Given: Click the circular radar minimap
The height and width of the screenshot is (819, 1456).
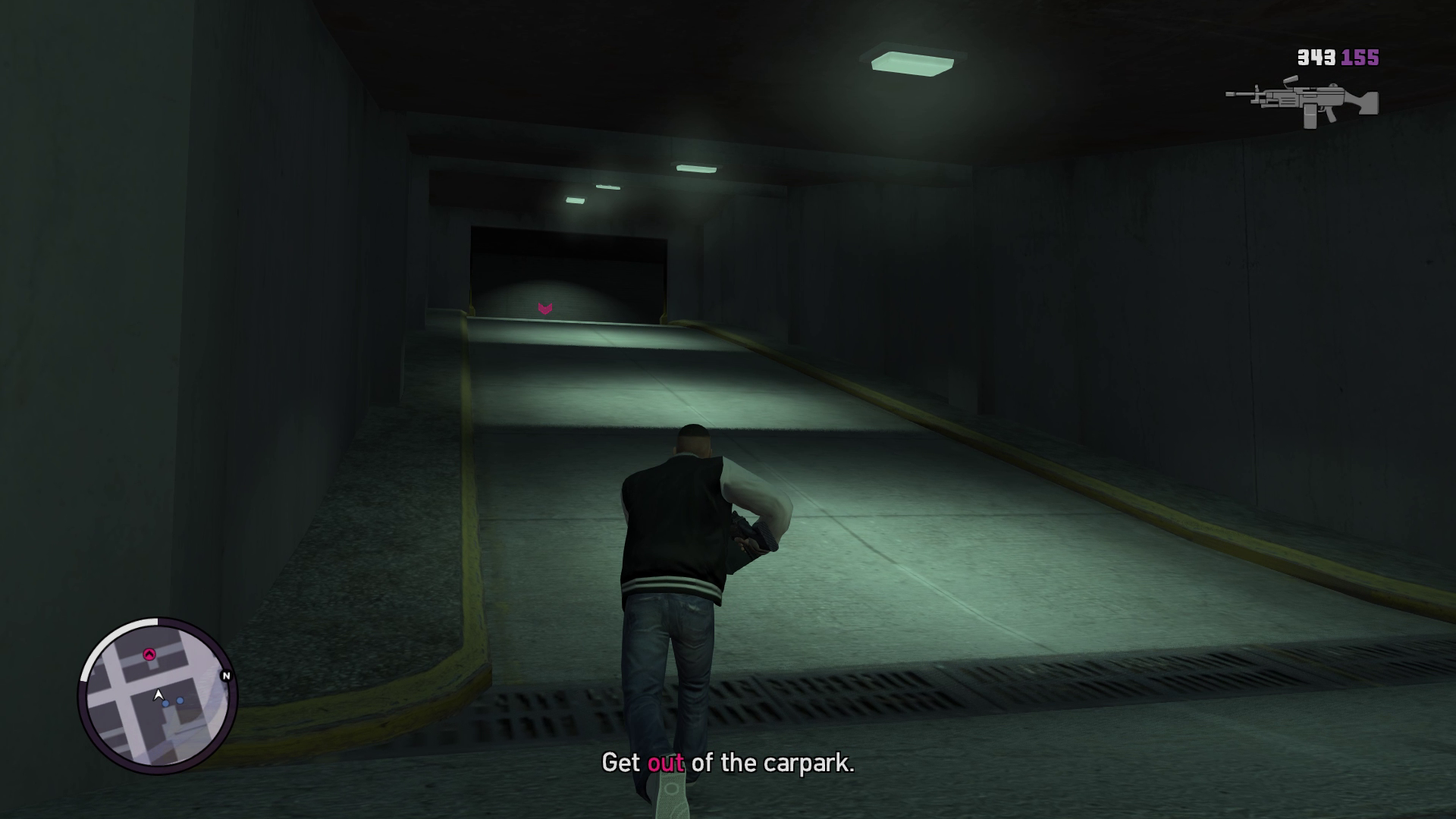Looking at the screenshot, I should point(158,696).
